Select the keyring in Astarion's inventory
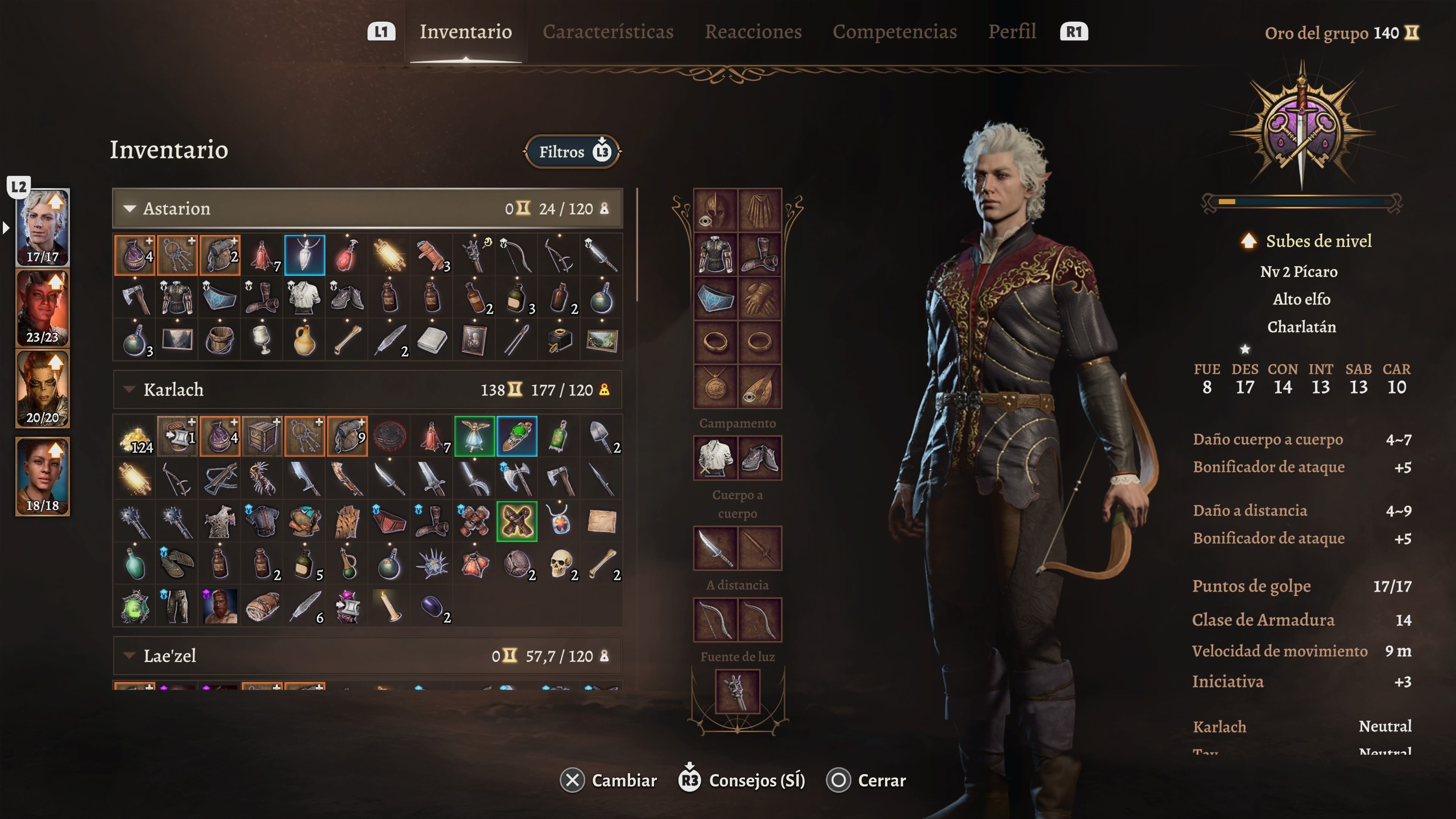The image size is (1456, 819). [x=177, y=255]
